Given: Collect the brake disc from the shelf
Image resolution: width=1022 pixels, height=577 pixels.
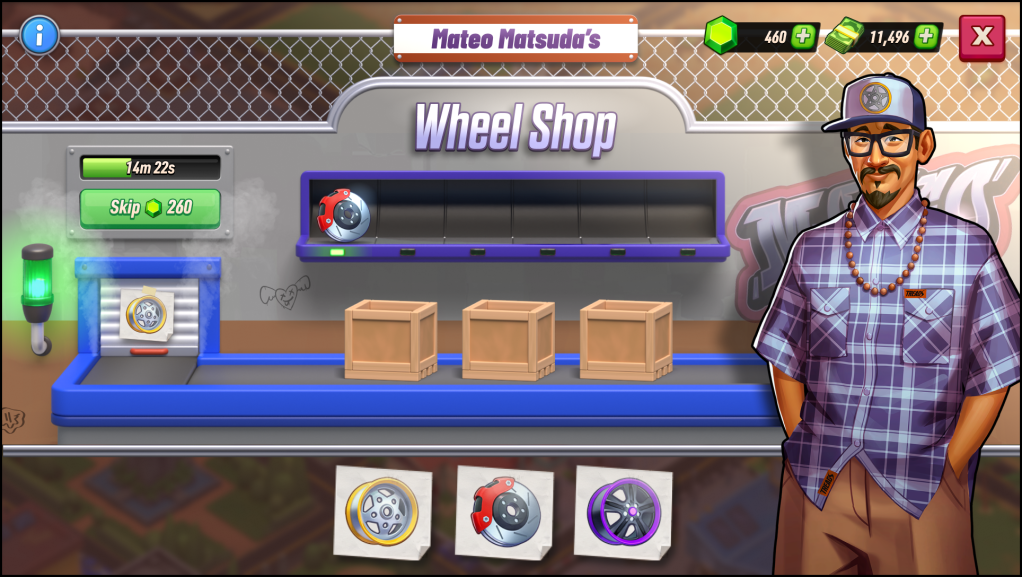Looking at the screenshot, I should (343, 213).
